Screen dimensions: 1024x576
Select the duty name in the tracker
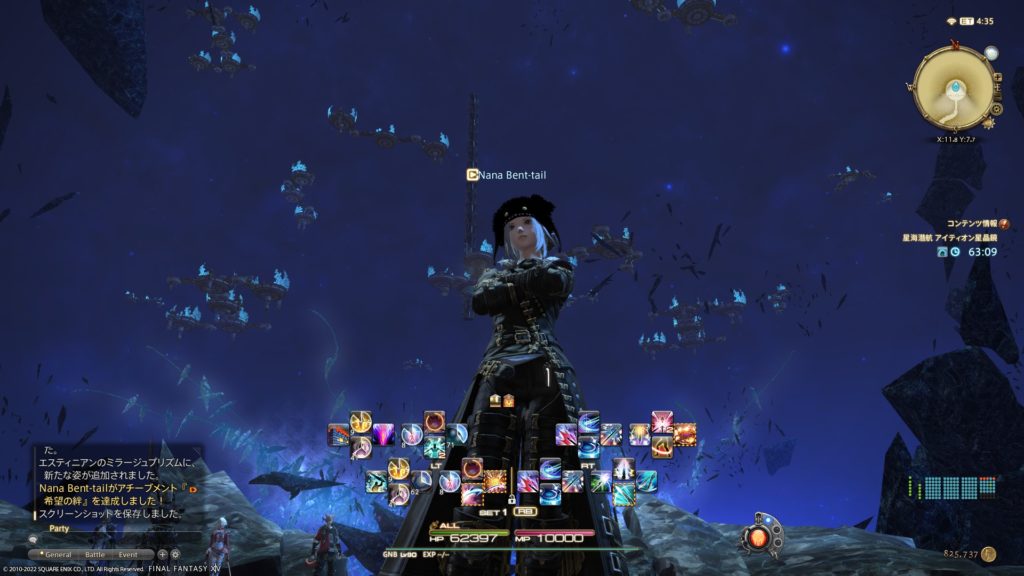[x=951, y=237]
